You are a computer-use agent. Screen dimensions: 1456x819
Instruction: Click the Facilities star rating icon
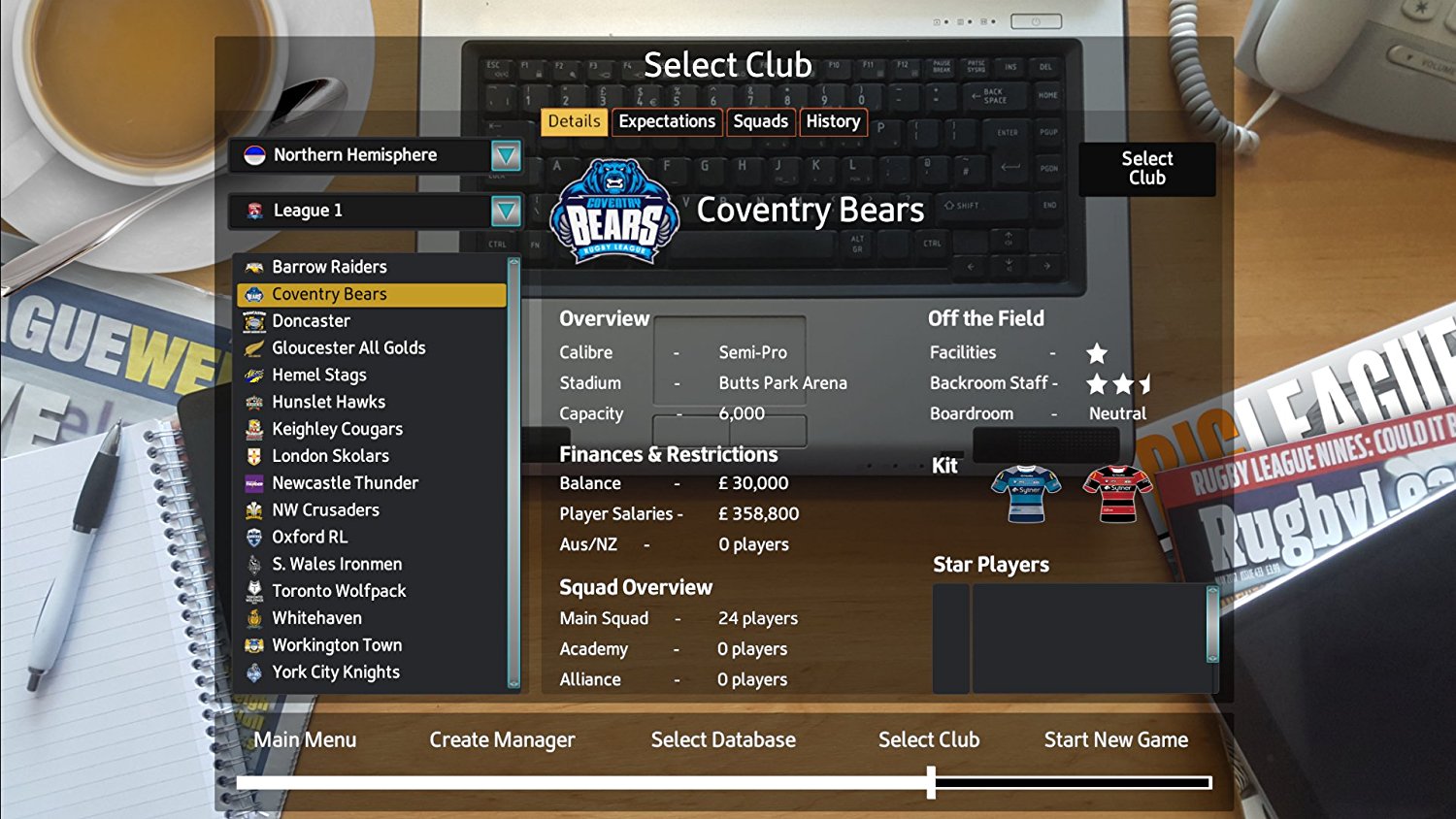pyautogui.click(x=1100, y=351)
